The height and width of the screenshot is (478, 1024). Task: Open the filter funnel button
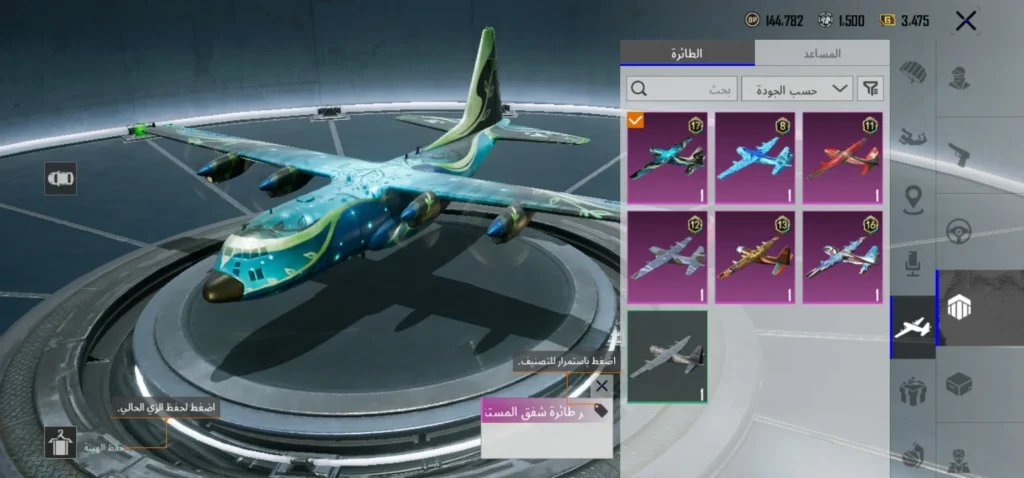click(871, 89)
